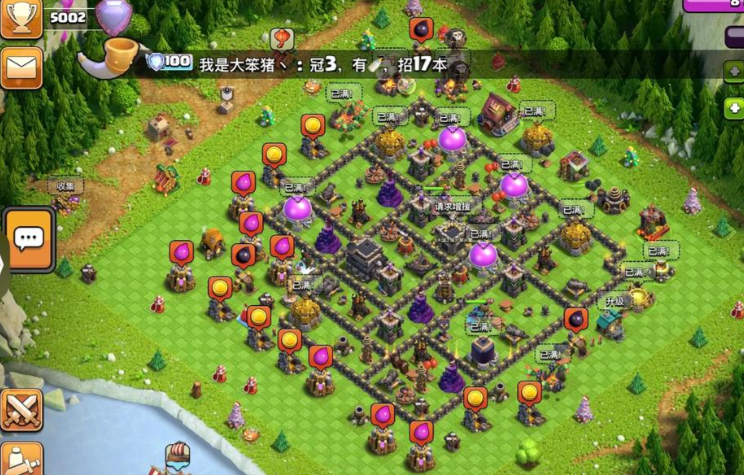Image resolution: width=744 pixels, height=475 pixels.
Task: Open the chat speech-bubble panel
Action: (29, 240)
